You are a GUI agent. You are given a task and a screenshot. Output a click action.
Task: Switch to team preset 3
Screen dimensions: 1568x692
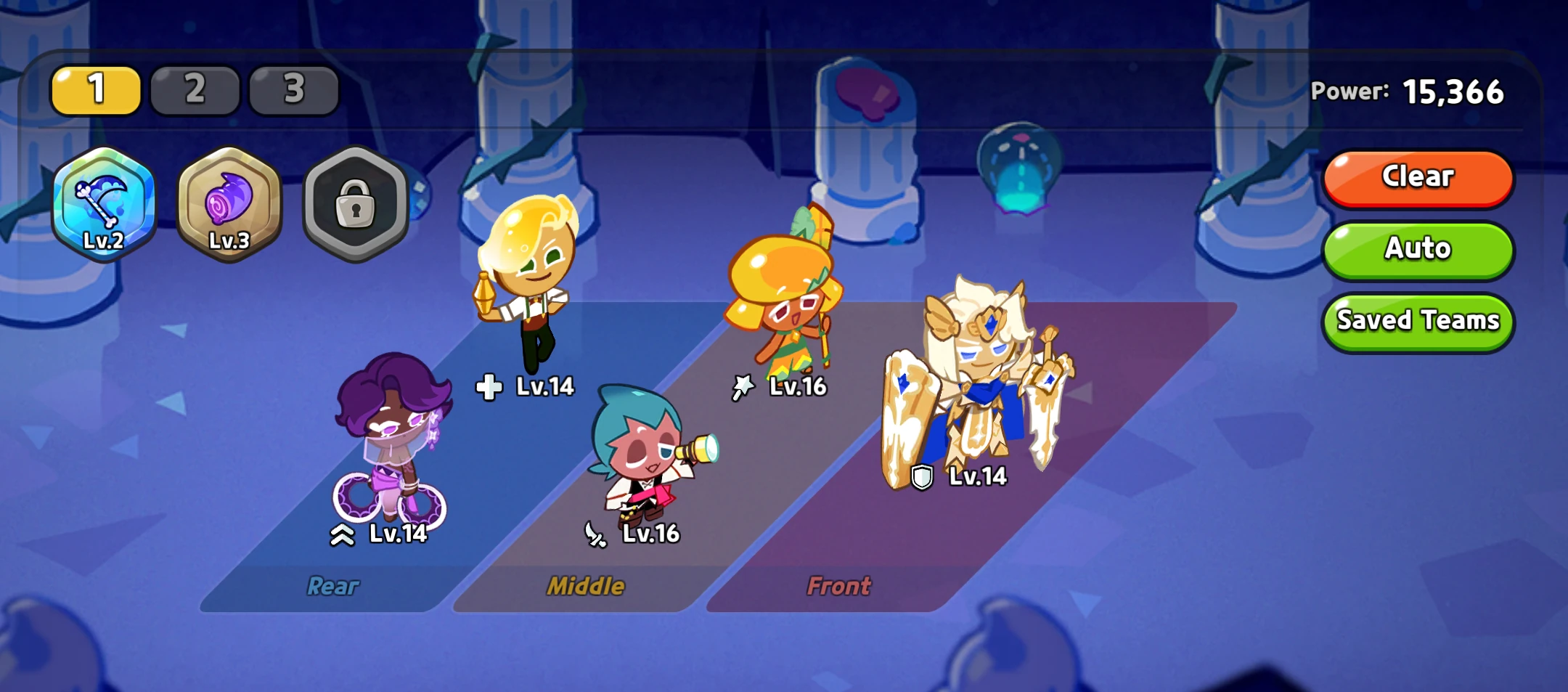point(293,89)
